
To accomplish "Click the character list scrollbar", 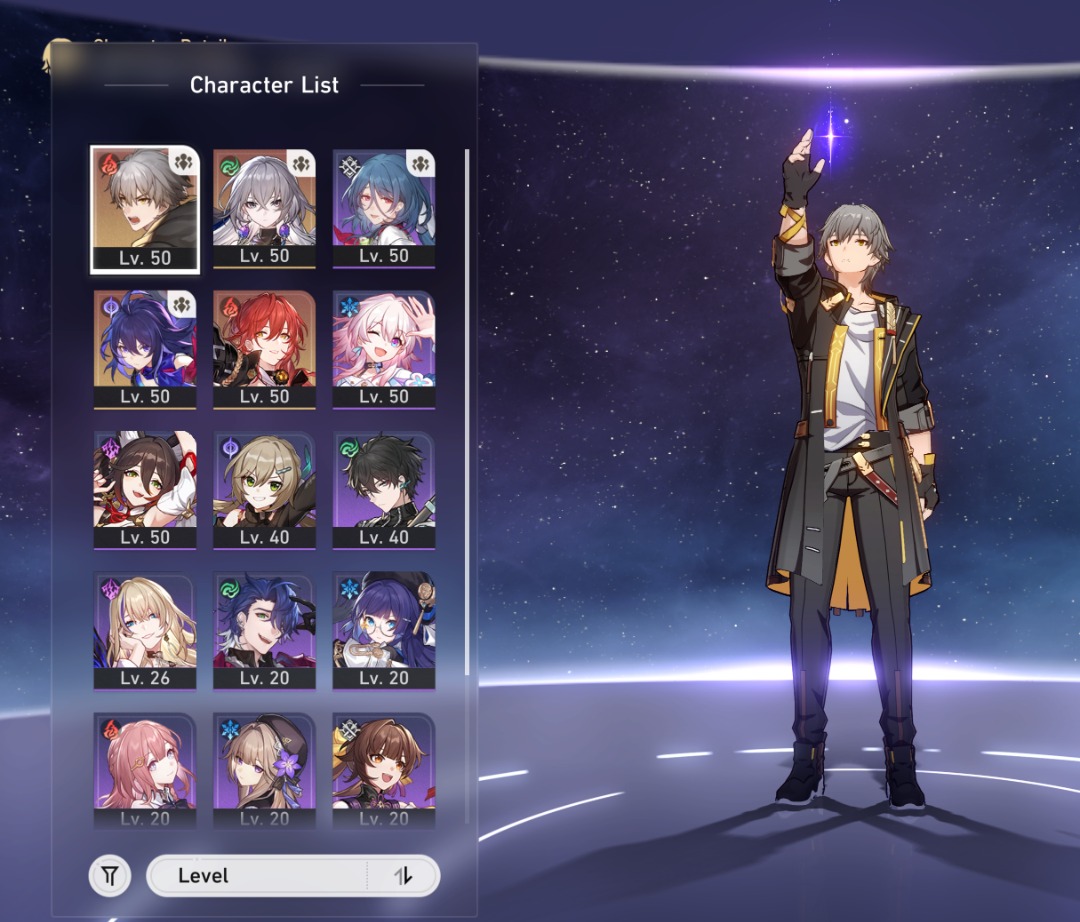I will [467, 400].
